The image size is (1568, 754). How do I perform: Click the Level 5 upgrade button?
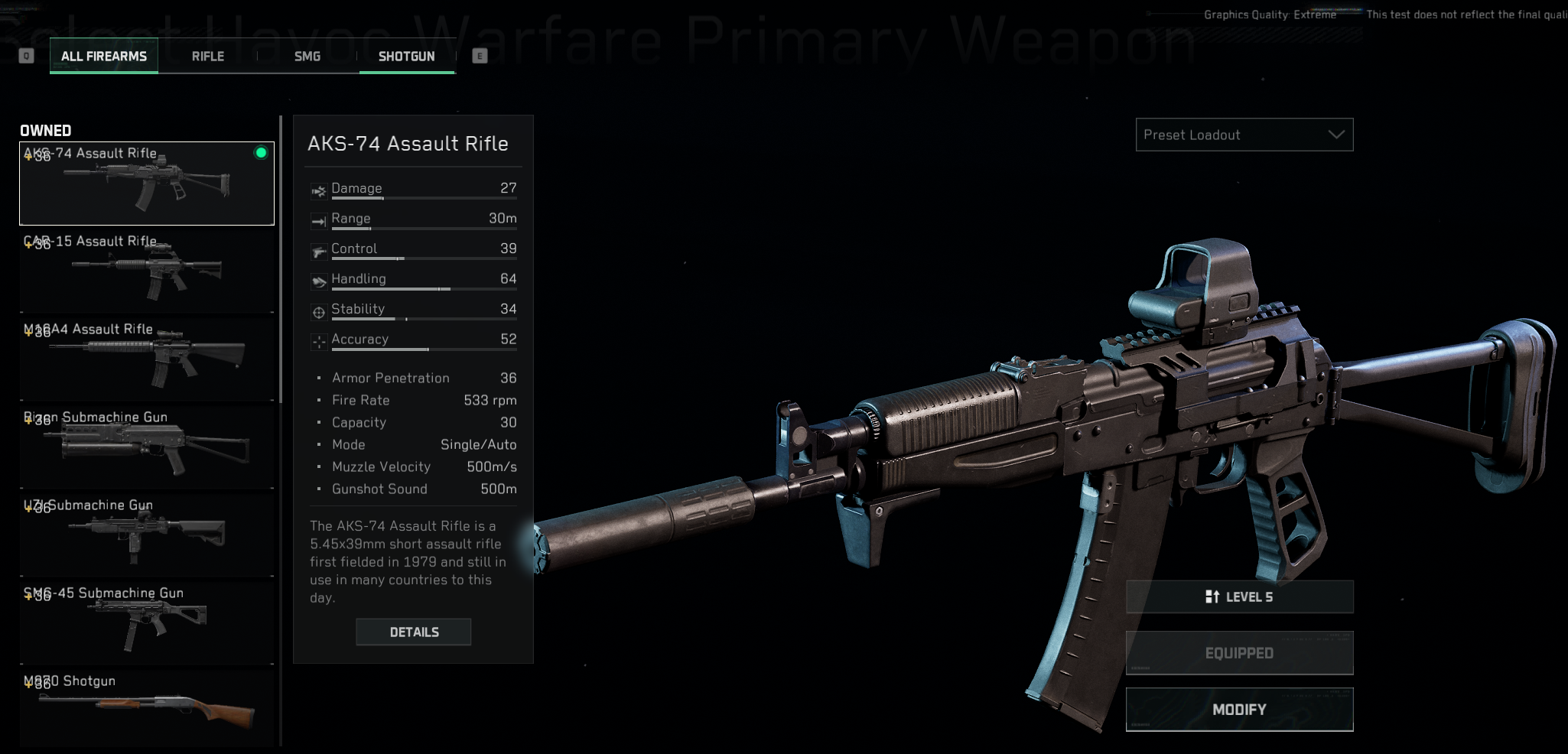(1239, 597)
